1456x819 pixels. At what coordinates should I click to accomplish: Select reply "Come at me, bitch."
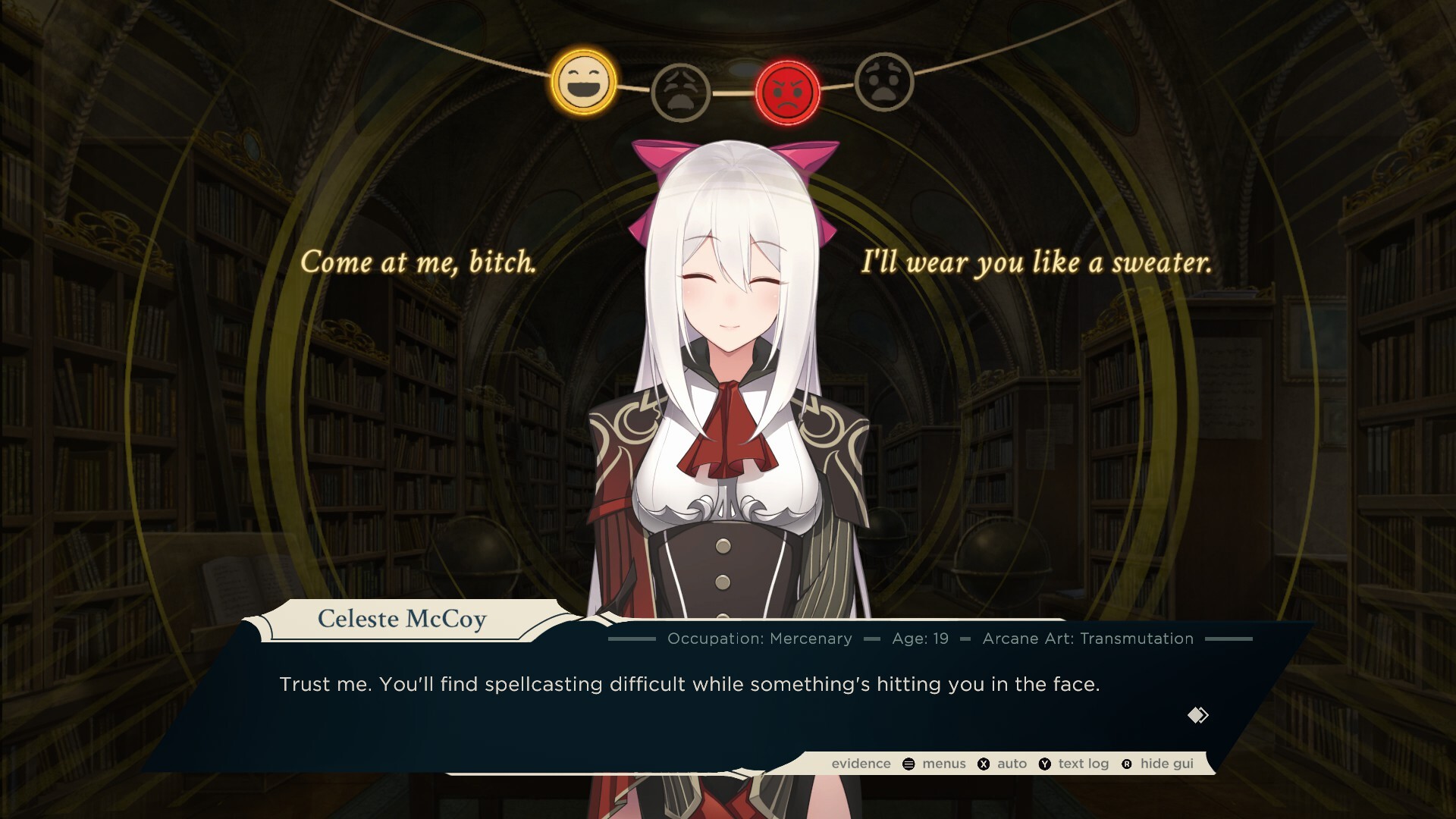[x=419, y=262]
